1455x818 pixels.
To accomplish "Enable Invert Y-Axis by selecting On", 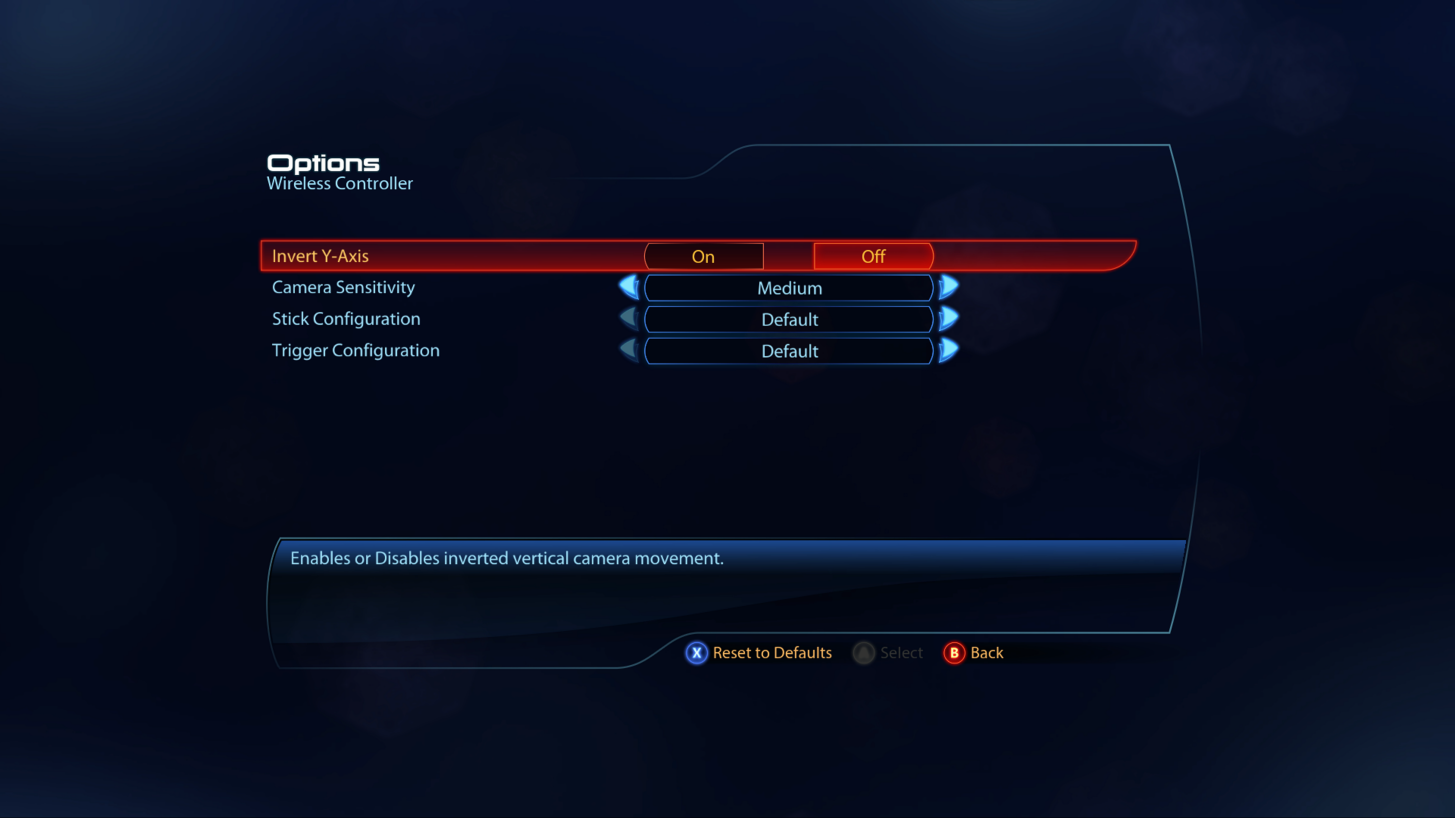I will click(x=703, y=256).
